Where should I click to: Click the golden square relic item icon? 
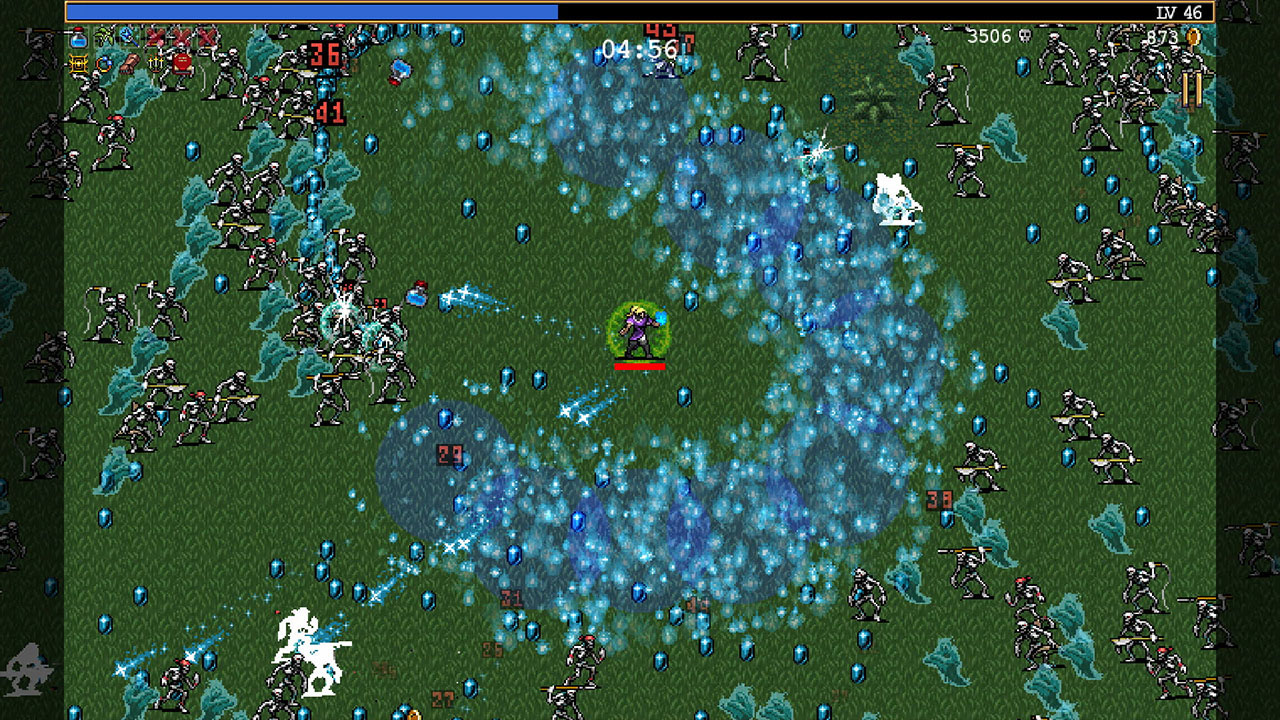77,62
